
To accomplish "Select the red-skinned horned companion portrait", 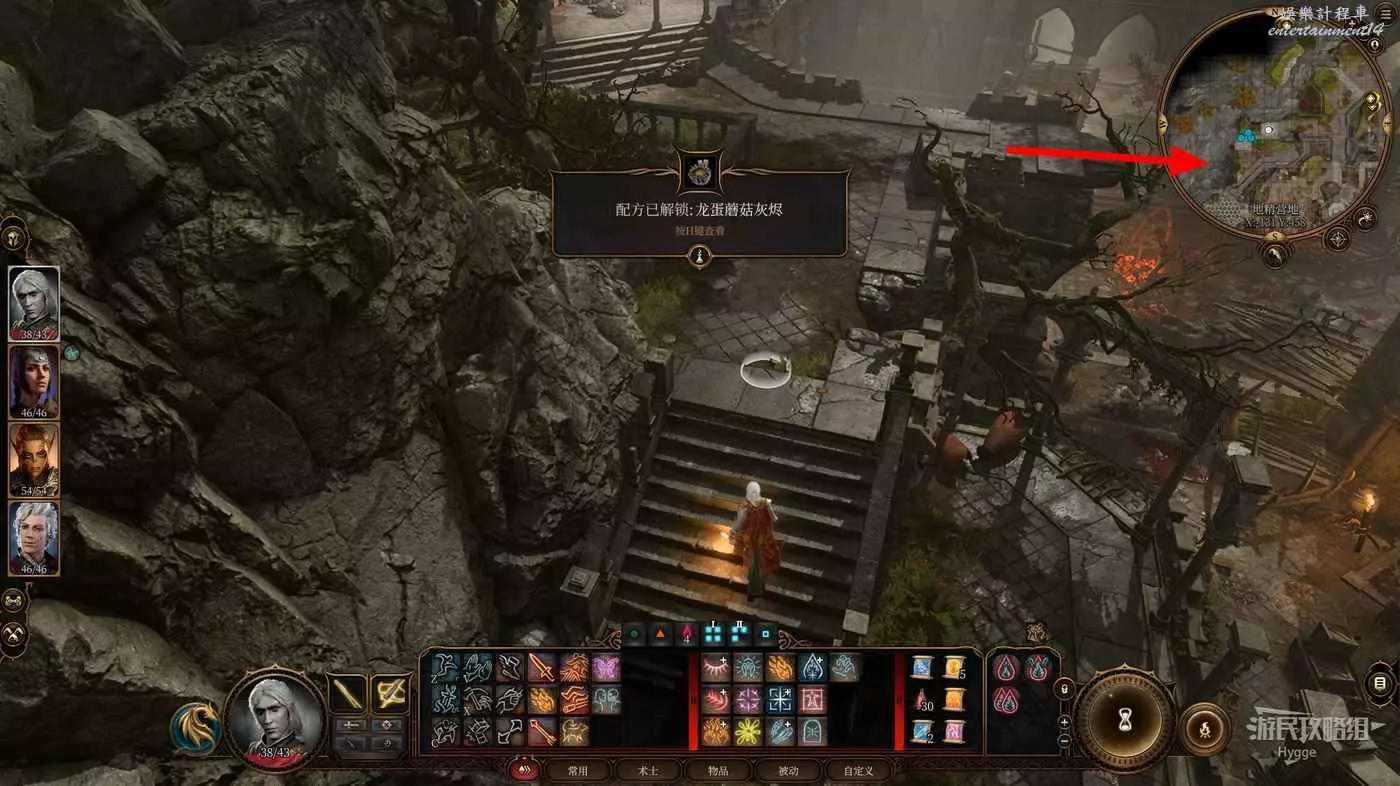I will (34, 460).
